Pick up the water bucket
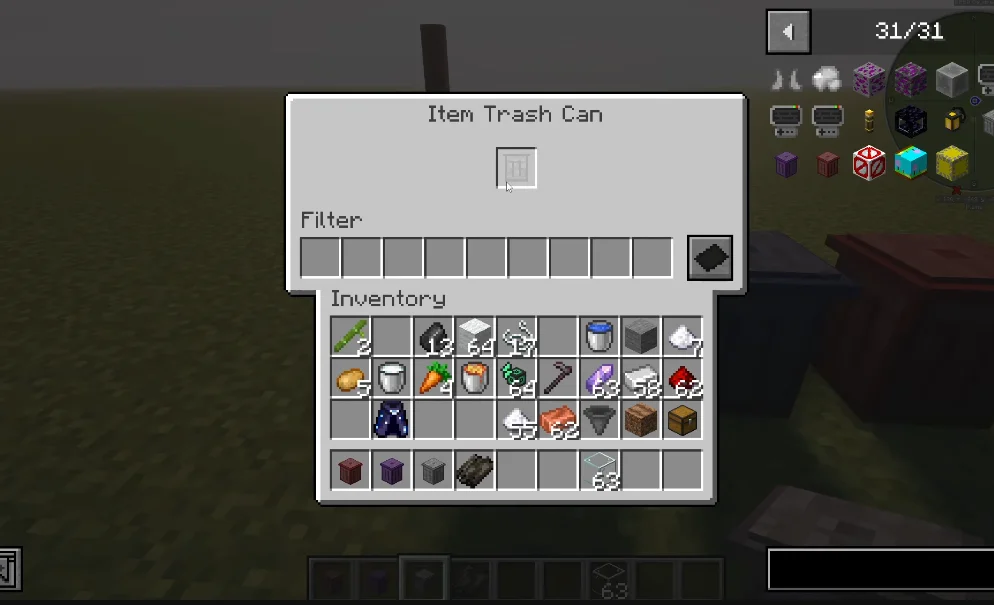This screenshot has height=605, width=994. pyautogui.click(x=600, y=337)
